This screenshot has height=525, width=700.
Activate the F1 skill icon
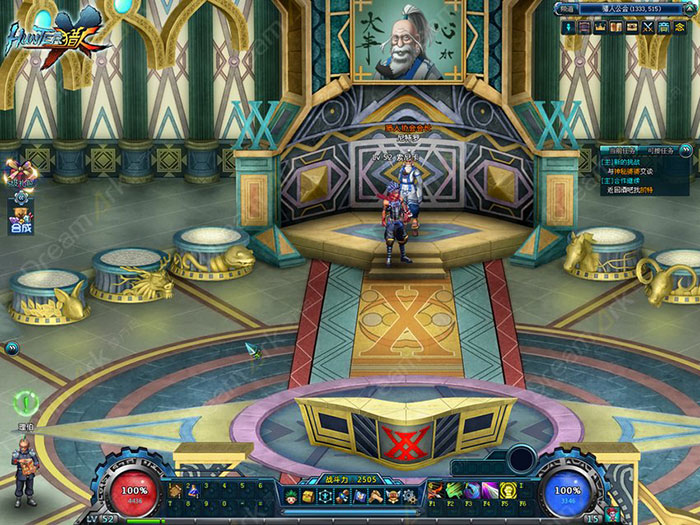436,490
